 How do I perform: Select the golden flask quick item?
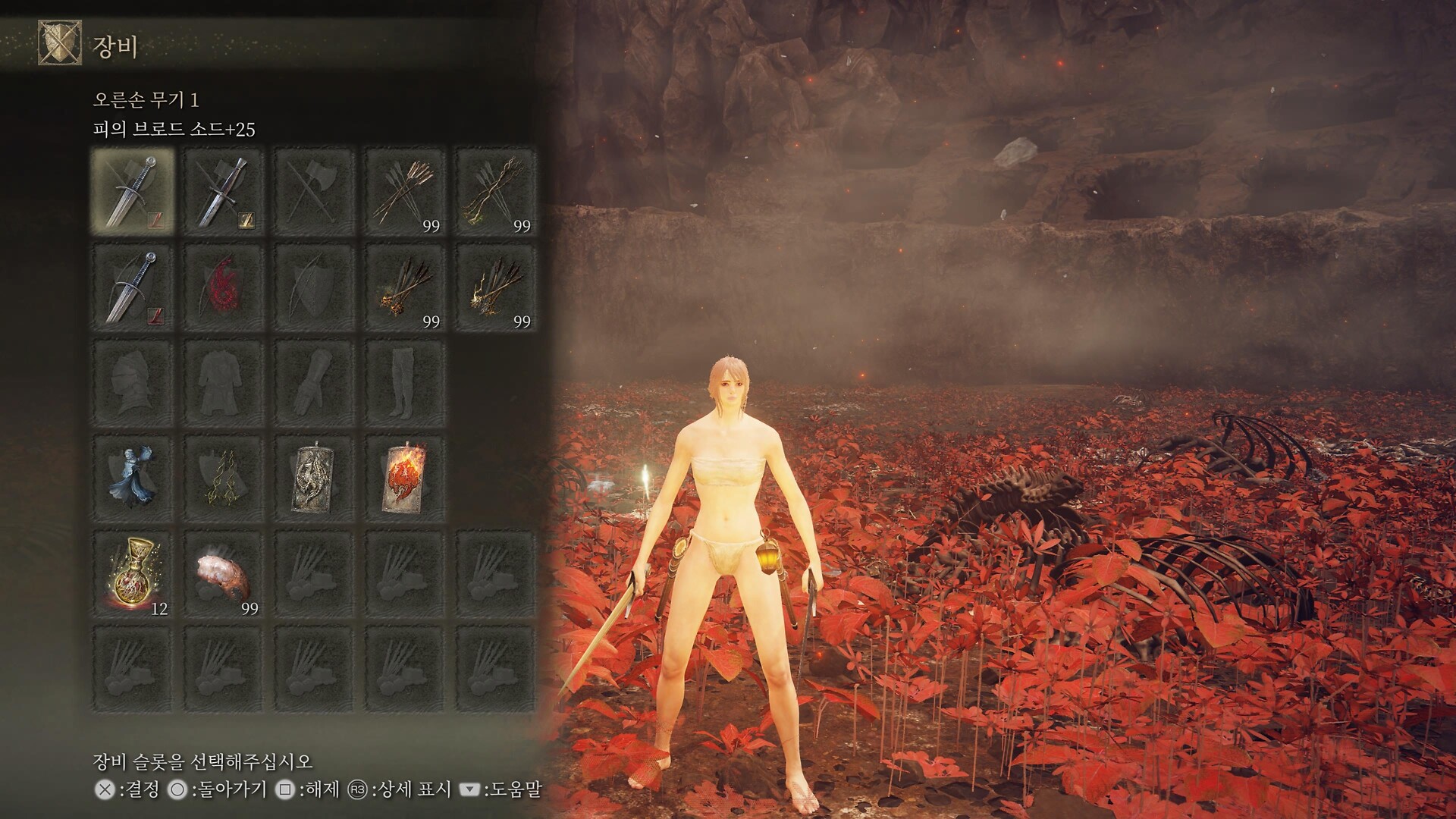click(133, 575)
